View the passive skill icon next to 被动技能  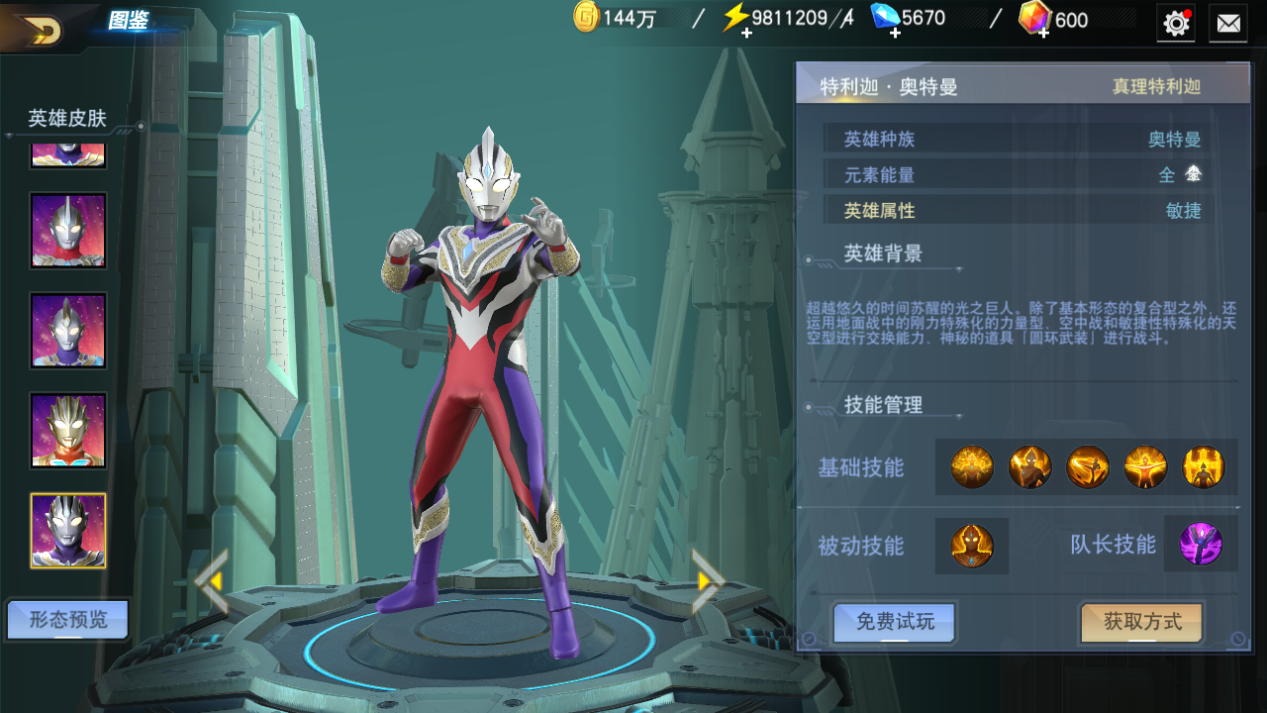click(971, 546)
